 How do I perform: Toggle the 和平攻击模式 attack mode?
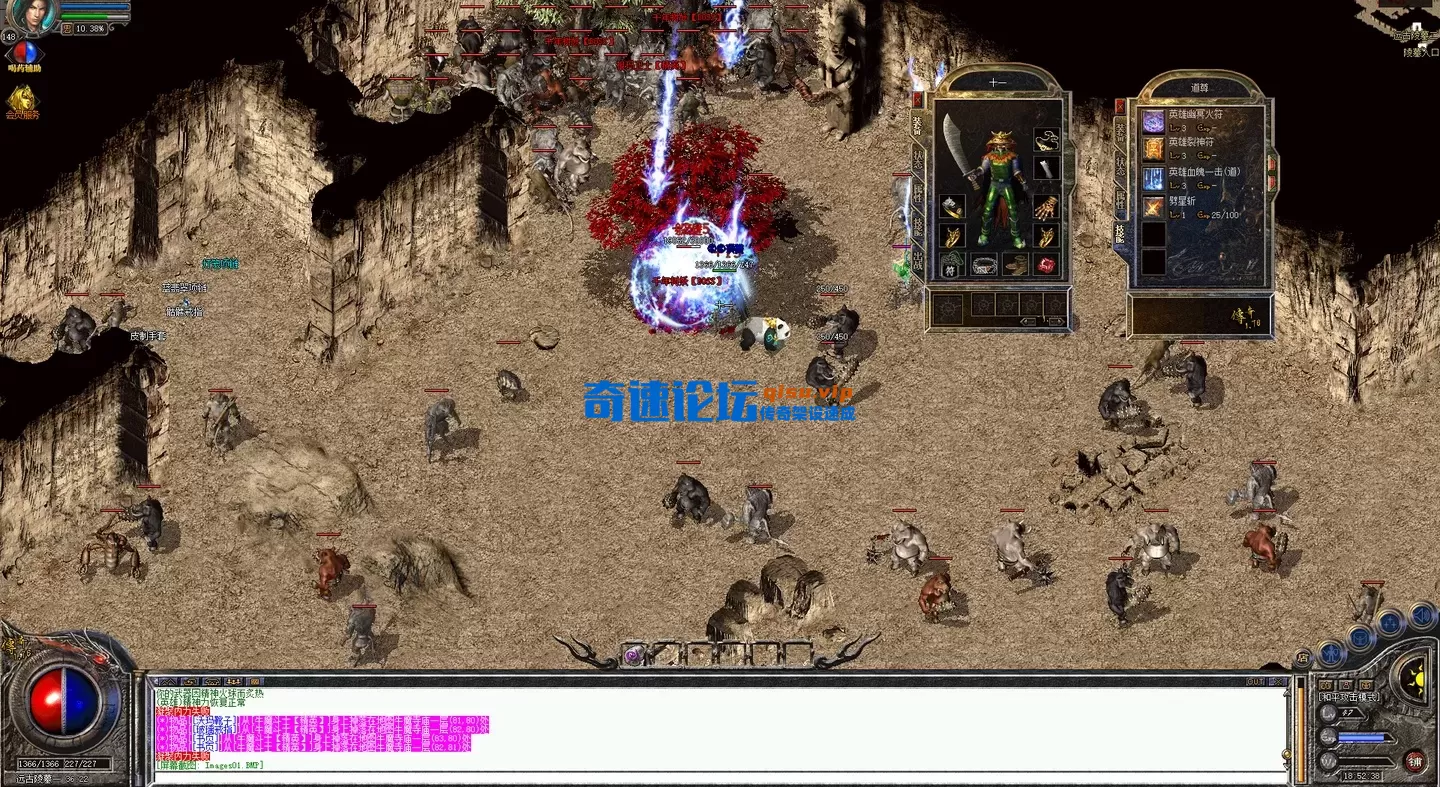coord(1349,696)
